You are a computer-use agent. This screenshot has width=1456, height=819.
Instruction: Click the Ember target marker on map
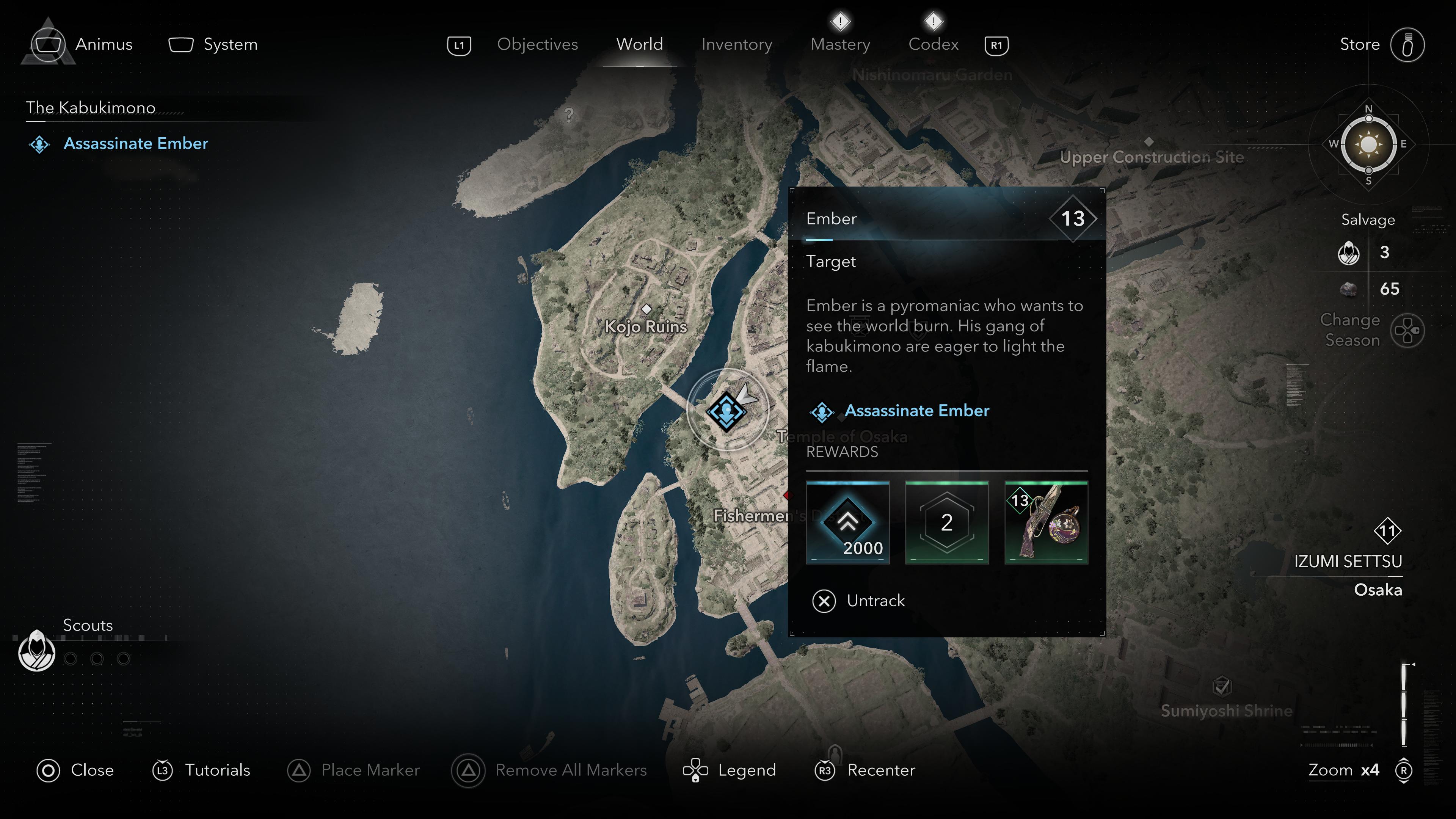point(726,411)
